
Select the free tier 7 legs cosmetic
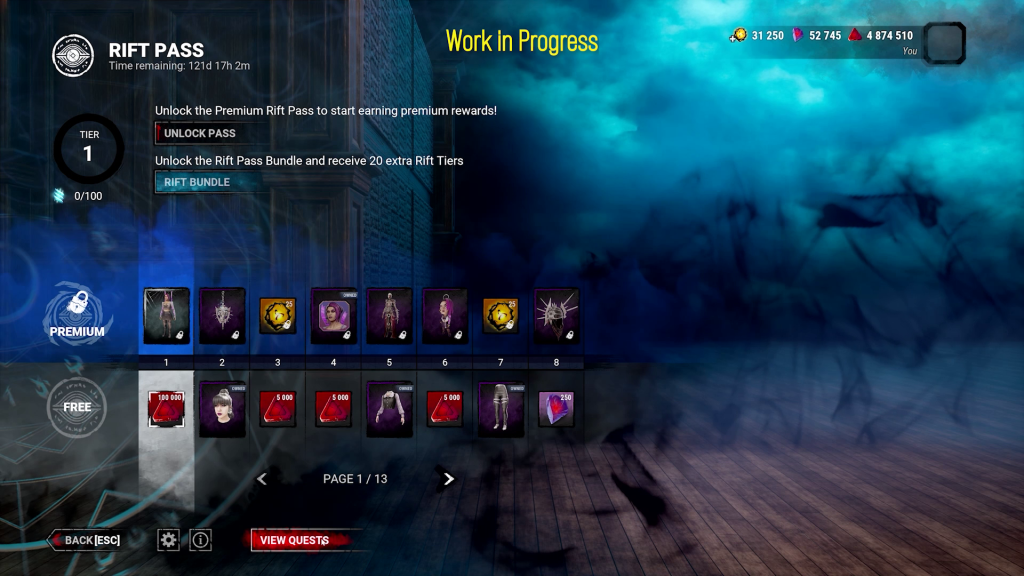tap(501, 409)
